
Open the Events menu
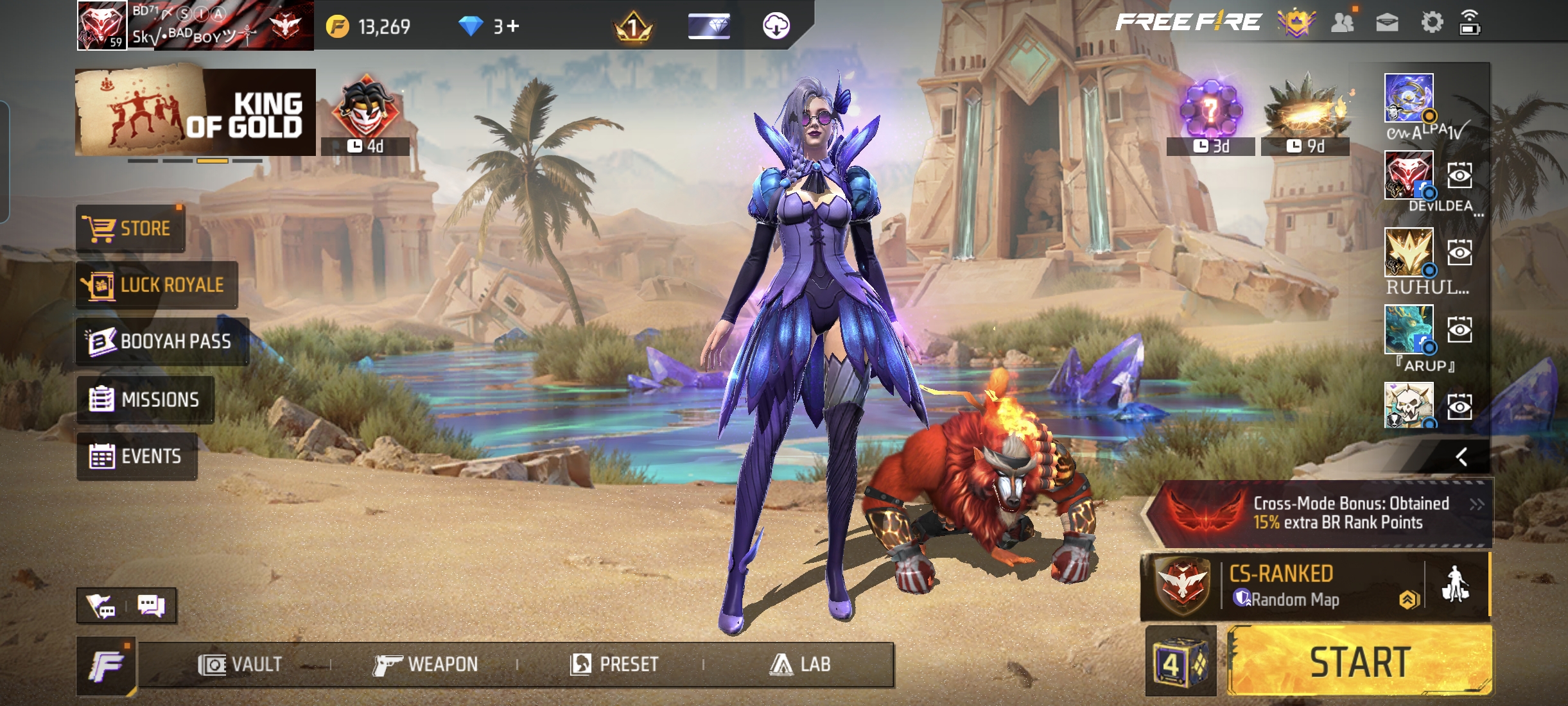pos(136,456)
